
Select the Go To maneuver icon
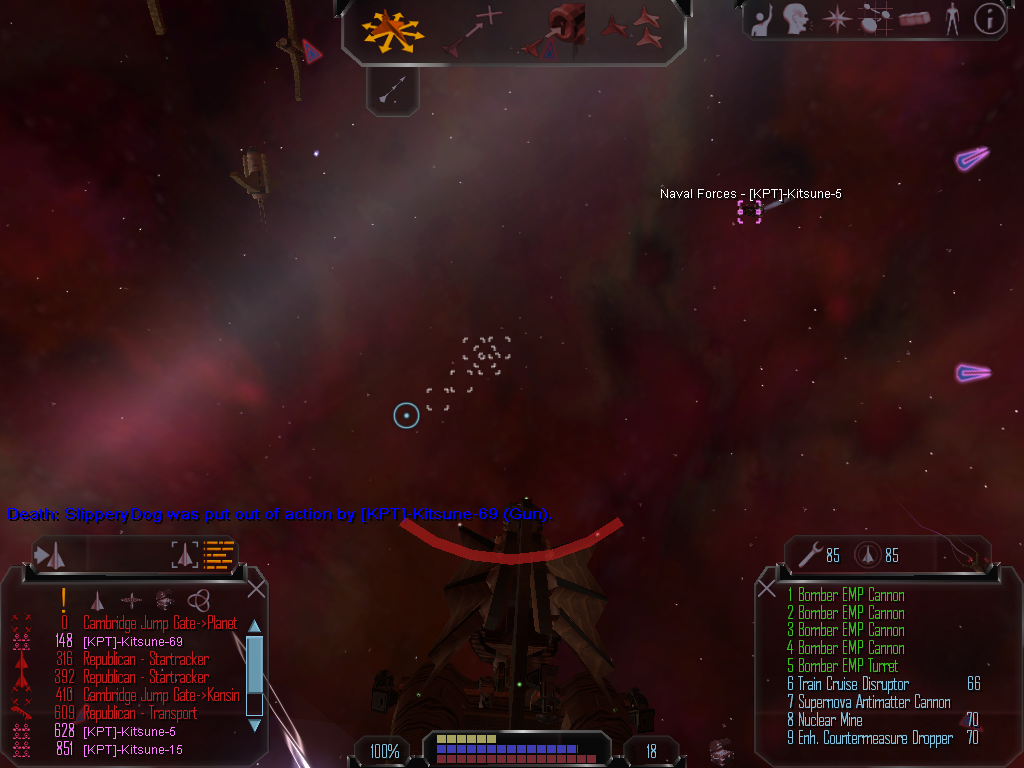(472, 31)
